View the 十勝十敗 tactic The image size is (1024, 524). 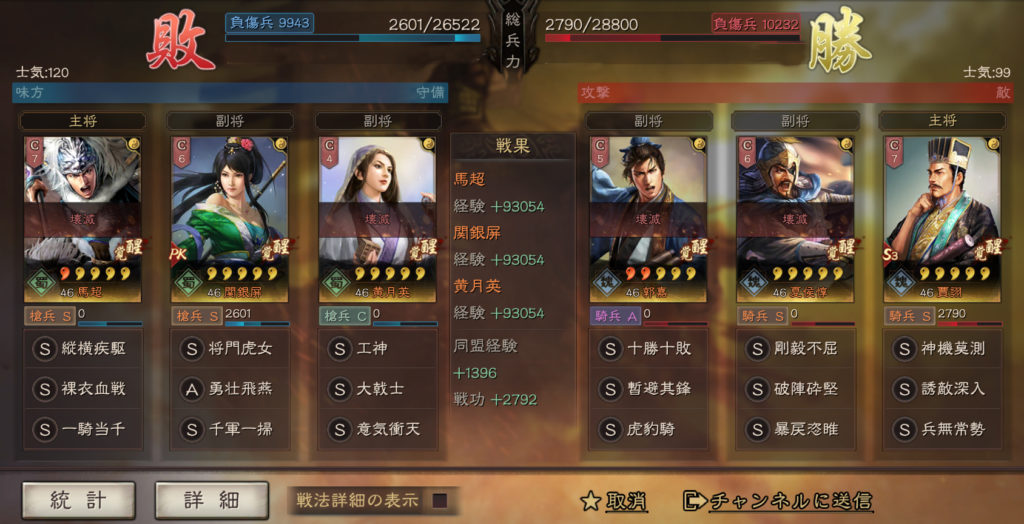coord(648,349)
